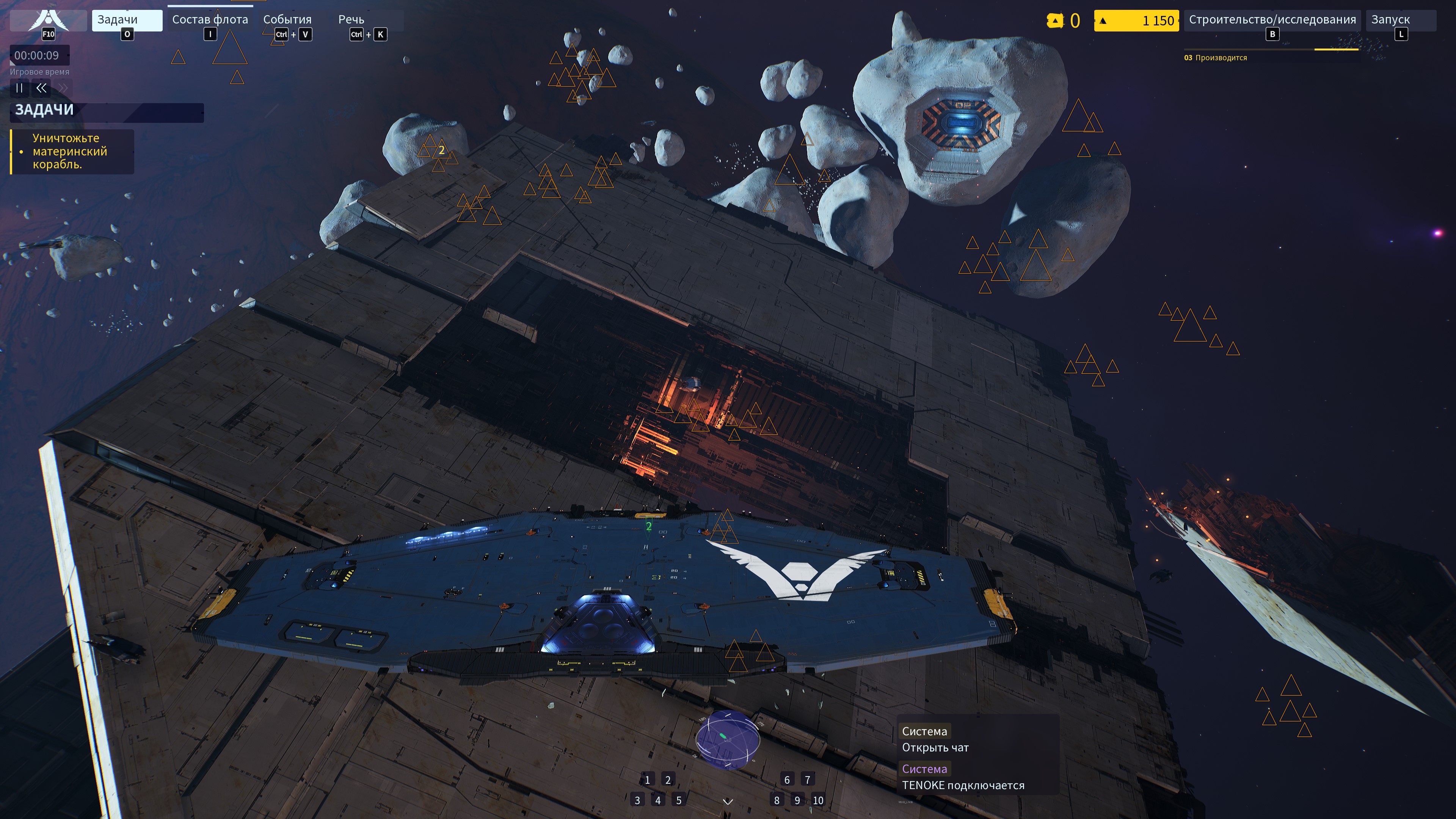Select control group 2
The width and height of the screenshot is (1456, 819).
[667, 780]
